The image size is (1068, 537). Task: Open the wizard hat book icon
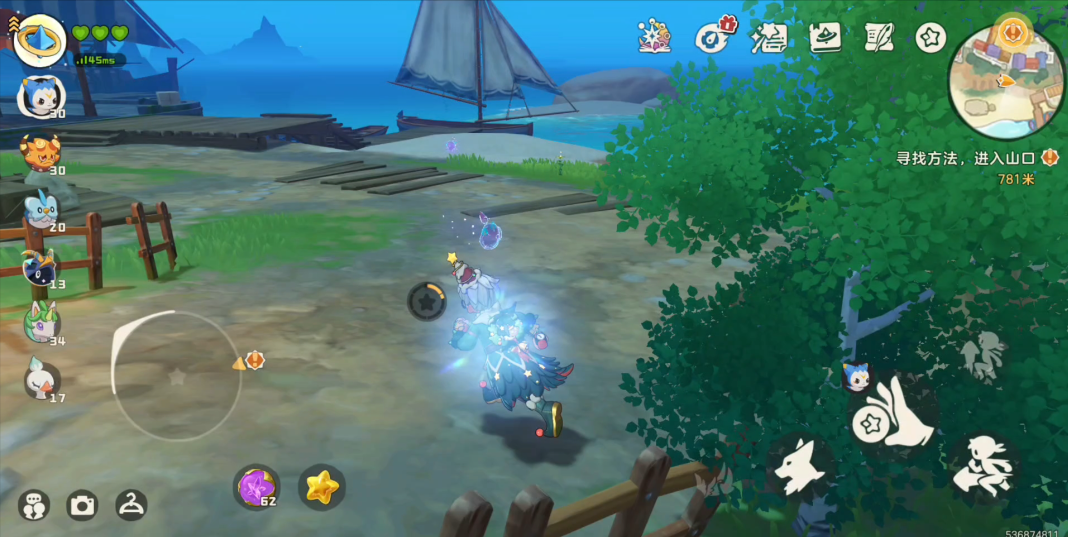point(825,38)
